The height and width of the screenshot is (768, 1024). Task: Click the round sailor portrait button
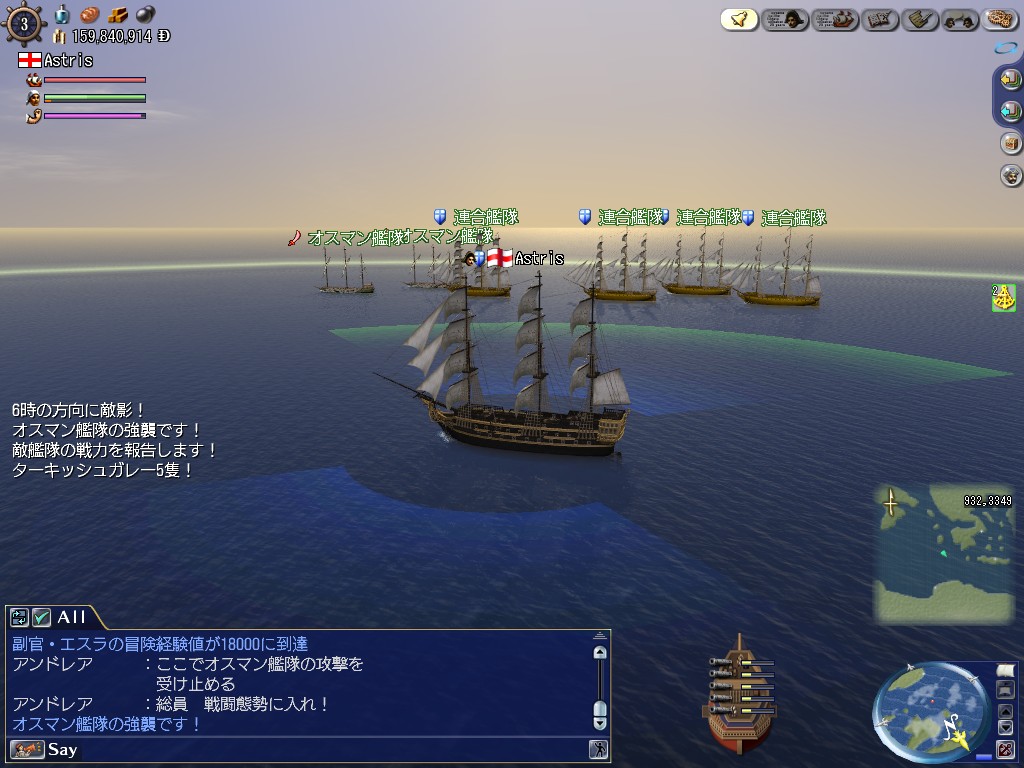tap(1010, 176)
